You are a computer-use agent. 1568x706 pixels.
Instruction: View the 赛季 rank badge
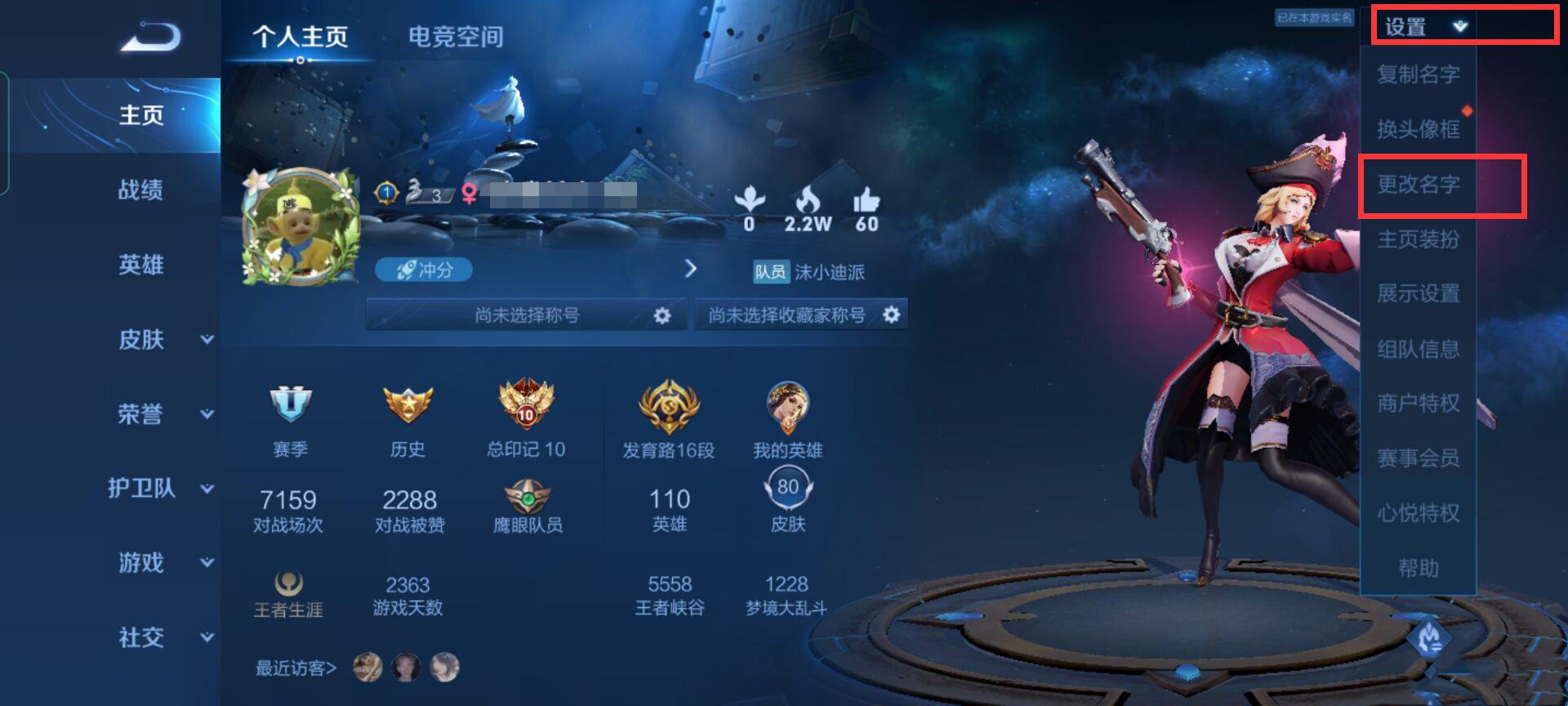[290, 404]
